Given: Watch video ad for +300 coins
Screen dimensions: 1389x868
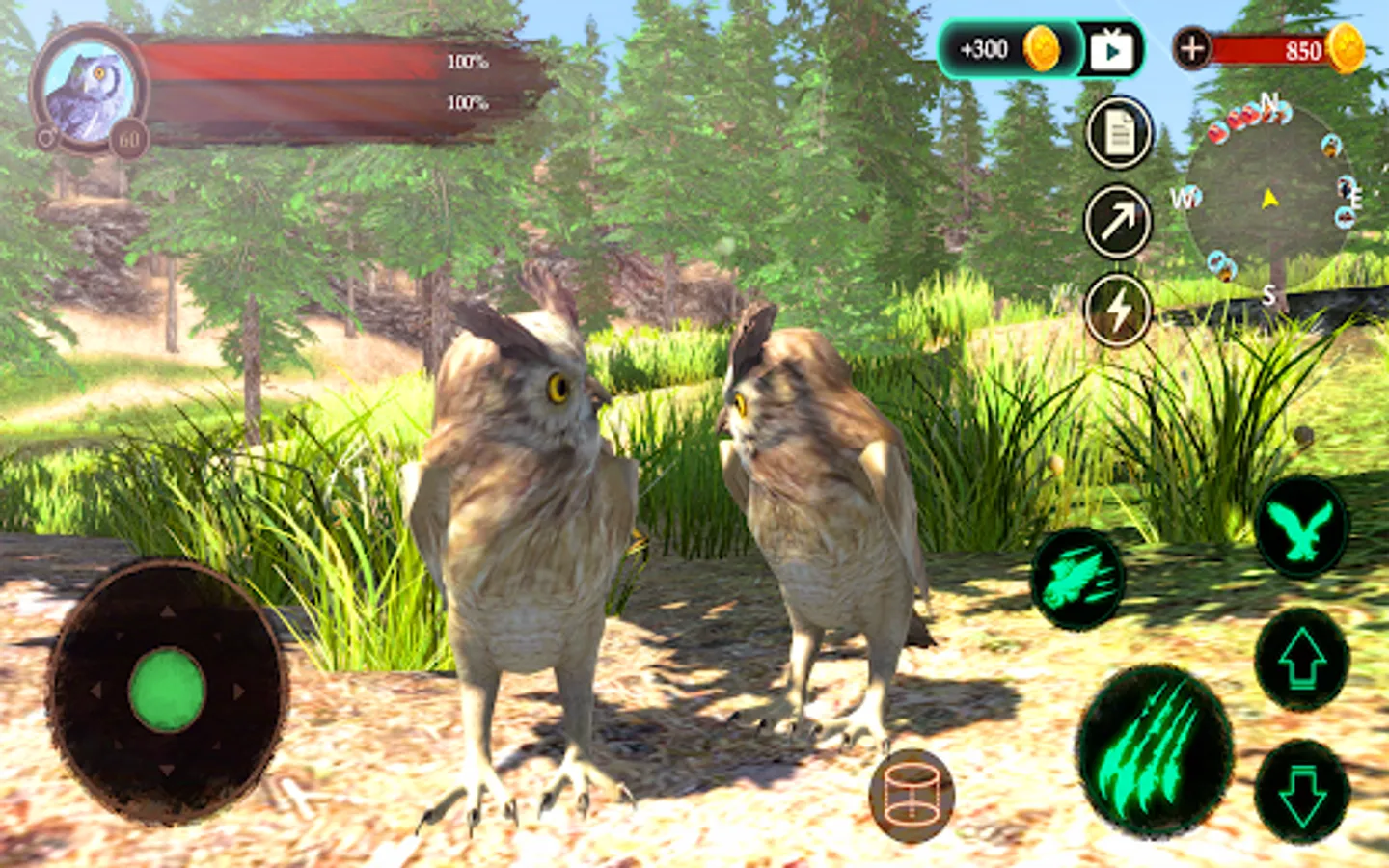Looking at the screenshot, I should point(1111,49).
